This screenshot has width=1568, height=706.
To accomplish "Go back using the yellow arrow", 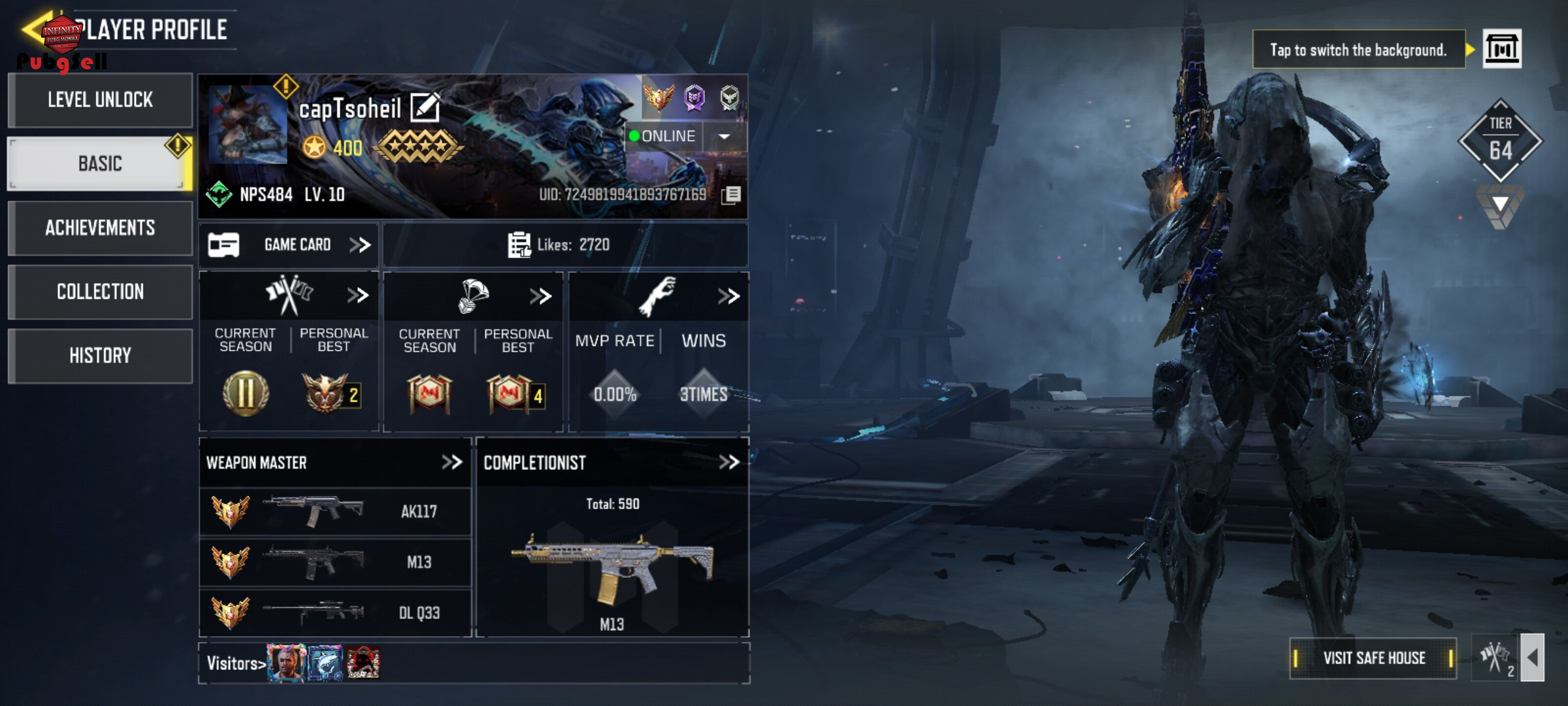I will pos(34,29).
